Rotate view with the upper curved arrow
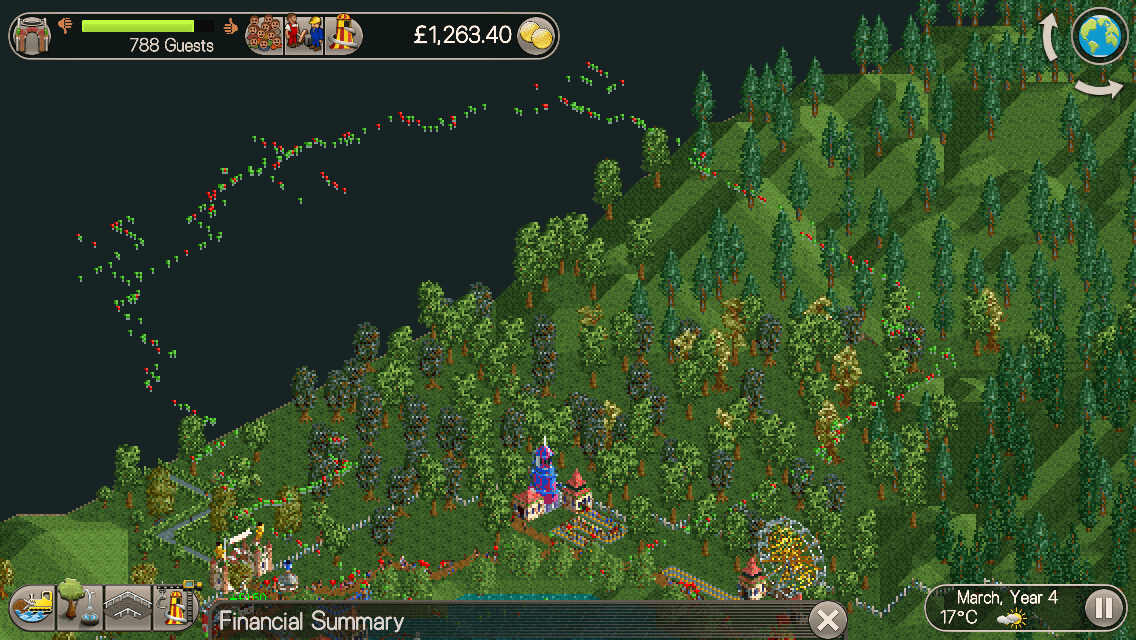1136x640 pixels. pos(1052,38)
